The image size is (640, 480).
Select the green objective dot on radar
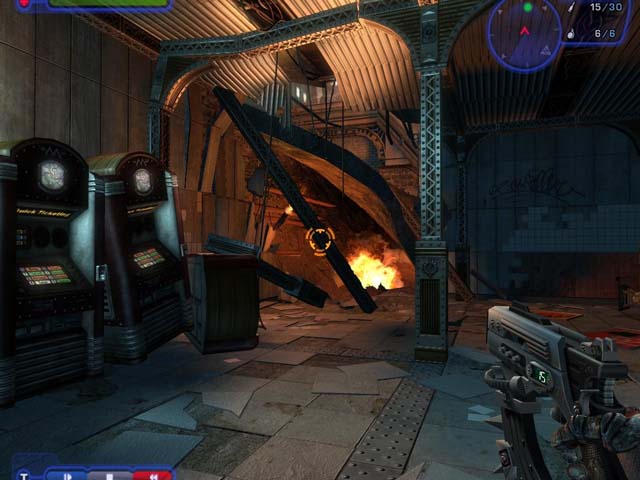click(528, 8)
